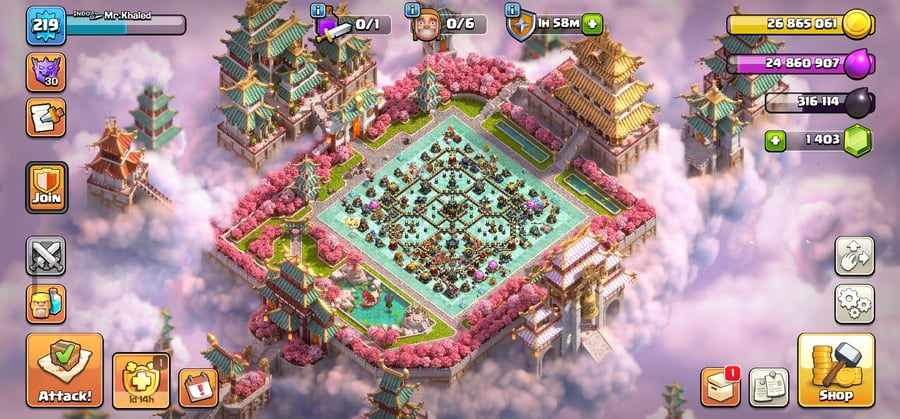
Task: Show builder info for 0/6 builders
Action: (x=412, y=10)
